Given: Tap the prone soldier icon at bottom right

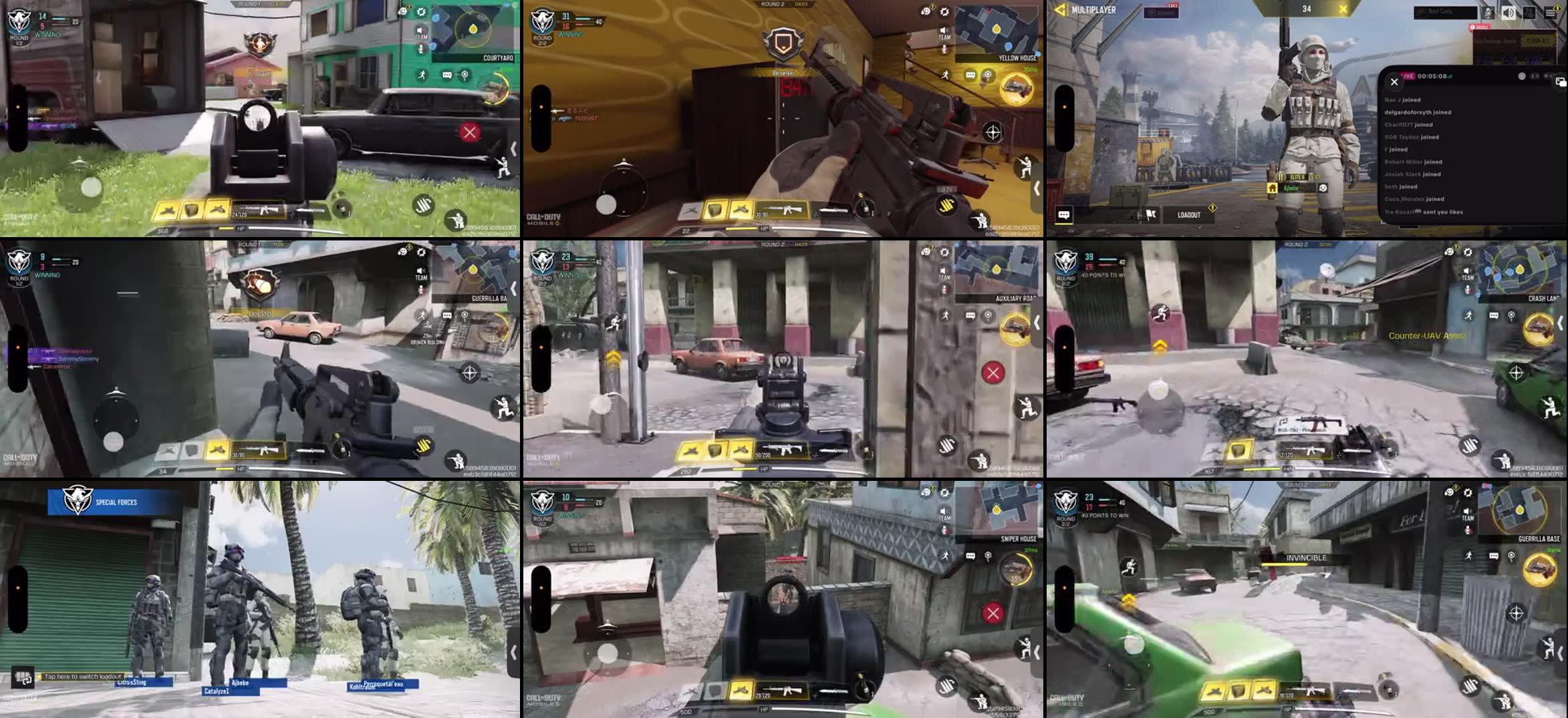Looking at the screenshot, I should 457,219.
